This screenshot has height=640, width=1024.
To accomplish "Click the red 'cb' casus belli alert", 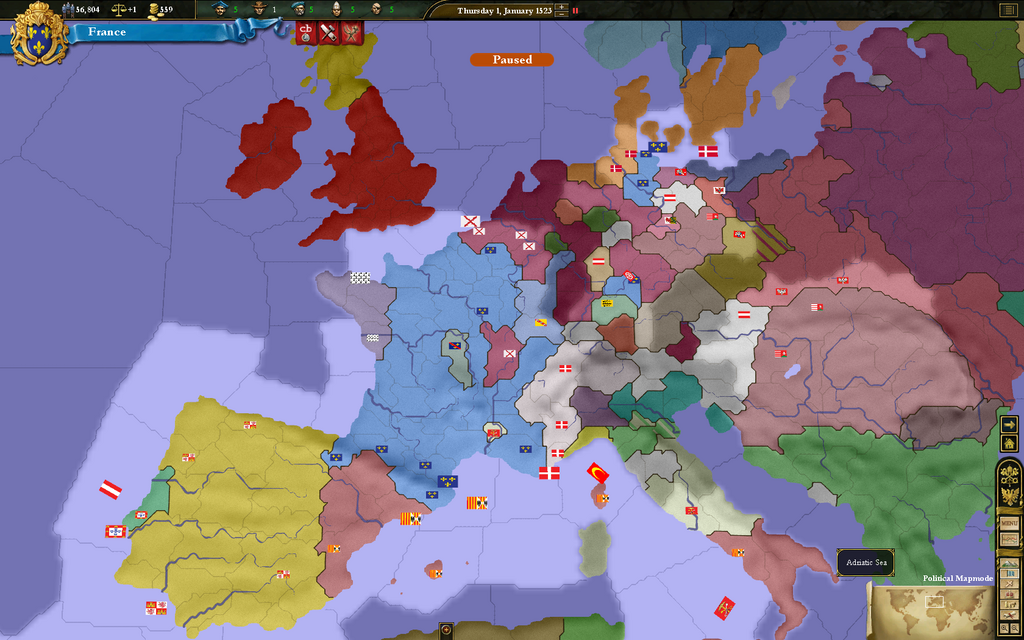I will click(307, 32).
